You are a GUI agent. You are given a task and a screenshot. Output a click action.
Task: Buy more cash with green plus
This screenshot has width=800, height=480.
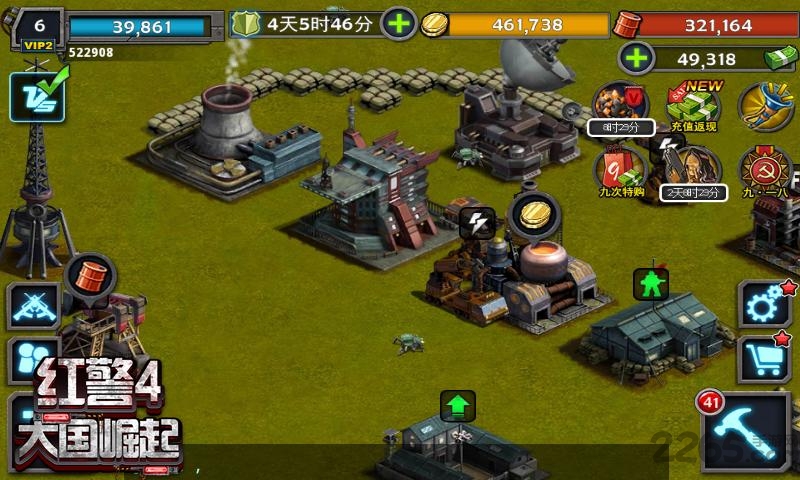click(634, 58)
